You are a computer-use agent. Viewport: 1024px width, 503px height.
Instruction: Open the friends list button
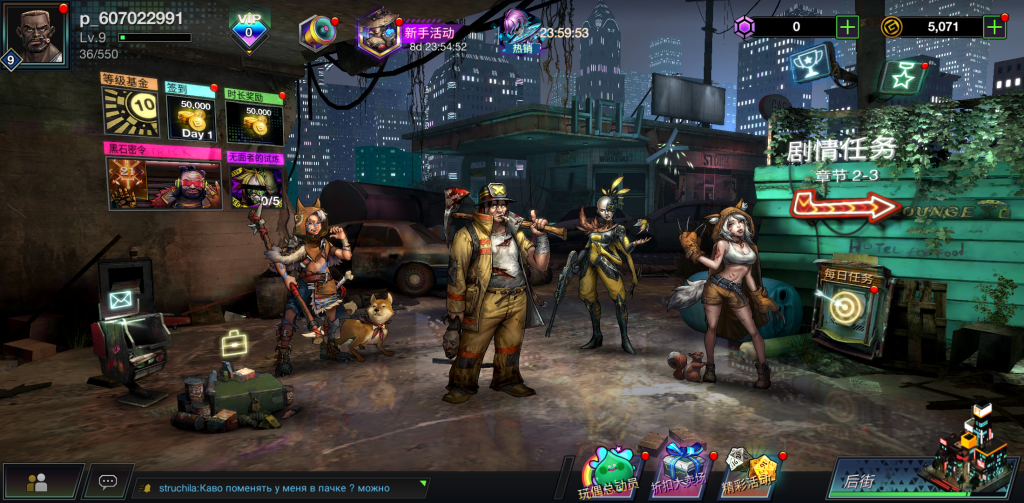(x=39, y=482)
